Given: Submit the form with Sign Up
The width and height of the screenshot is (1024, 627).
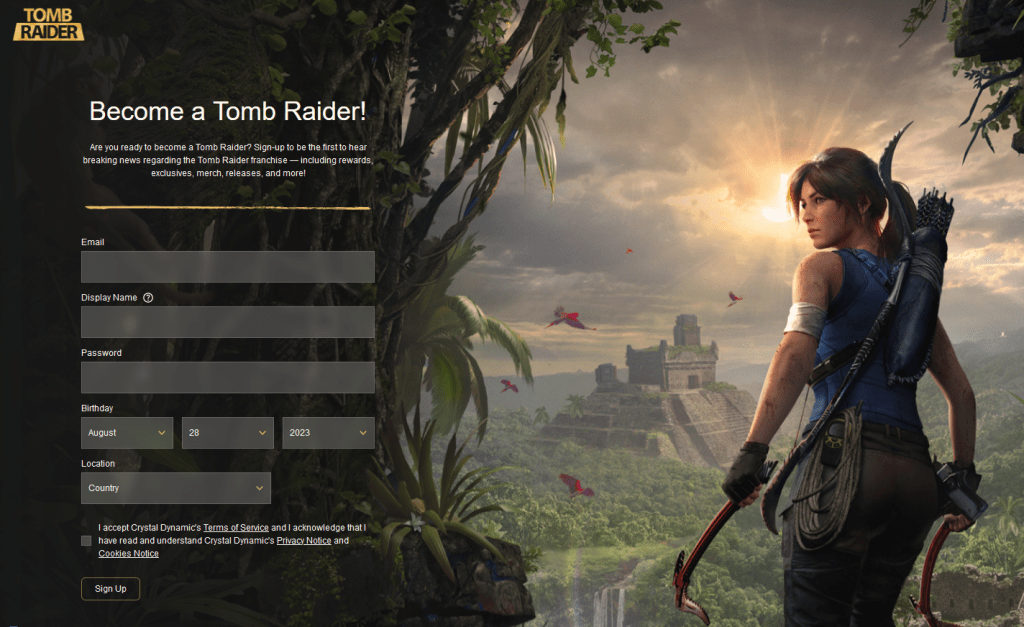Looking at the screenshot, I should click(110, 589).
